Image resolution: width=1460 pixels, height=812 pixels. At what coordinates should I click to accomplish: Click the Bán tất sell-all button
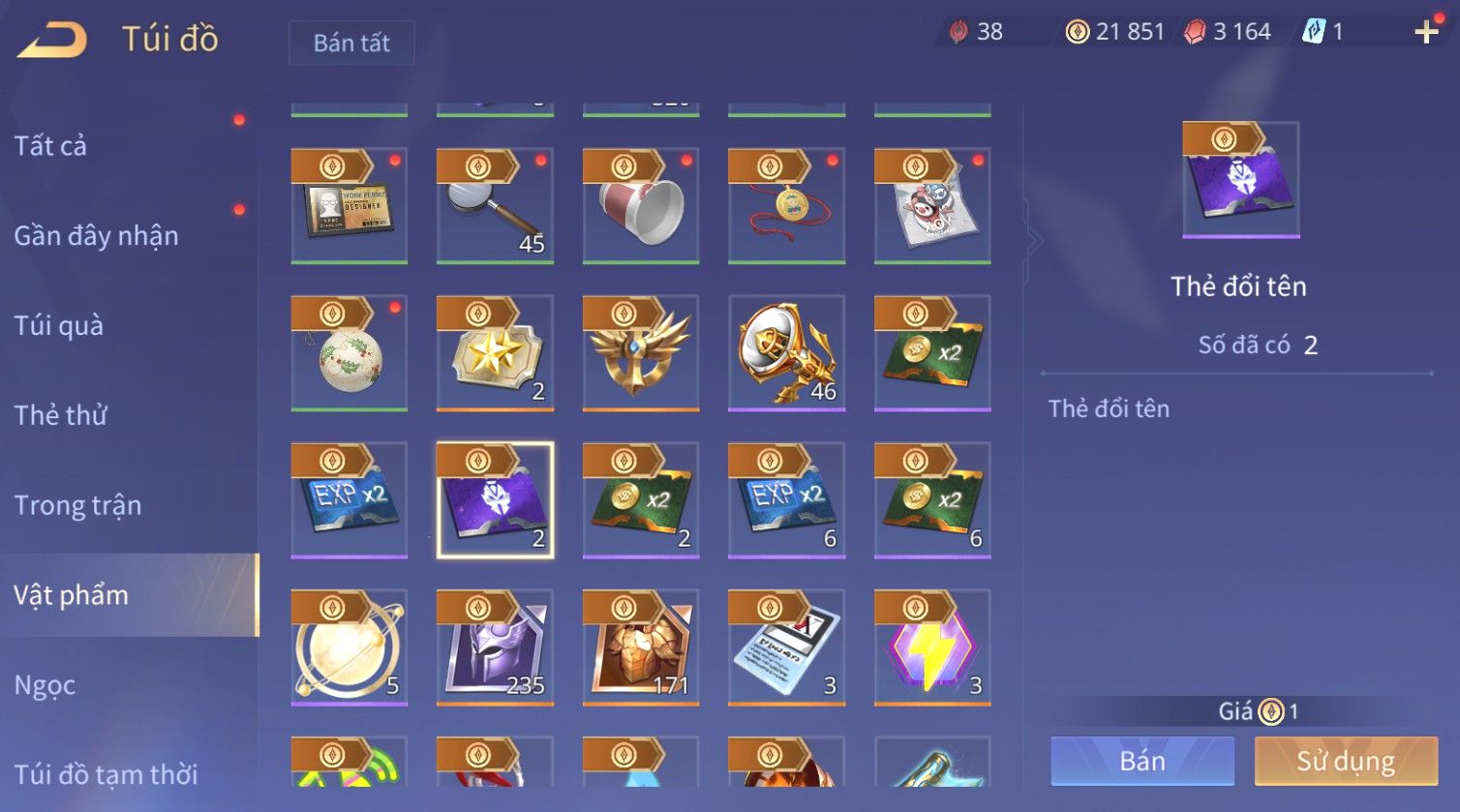(x=351, y=44)
